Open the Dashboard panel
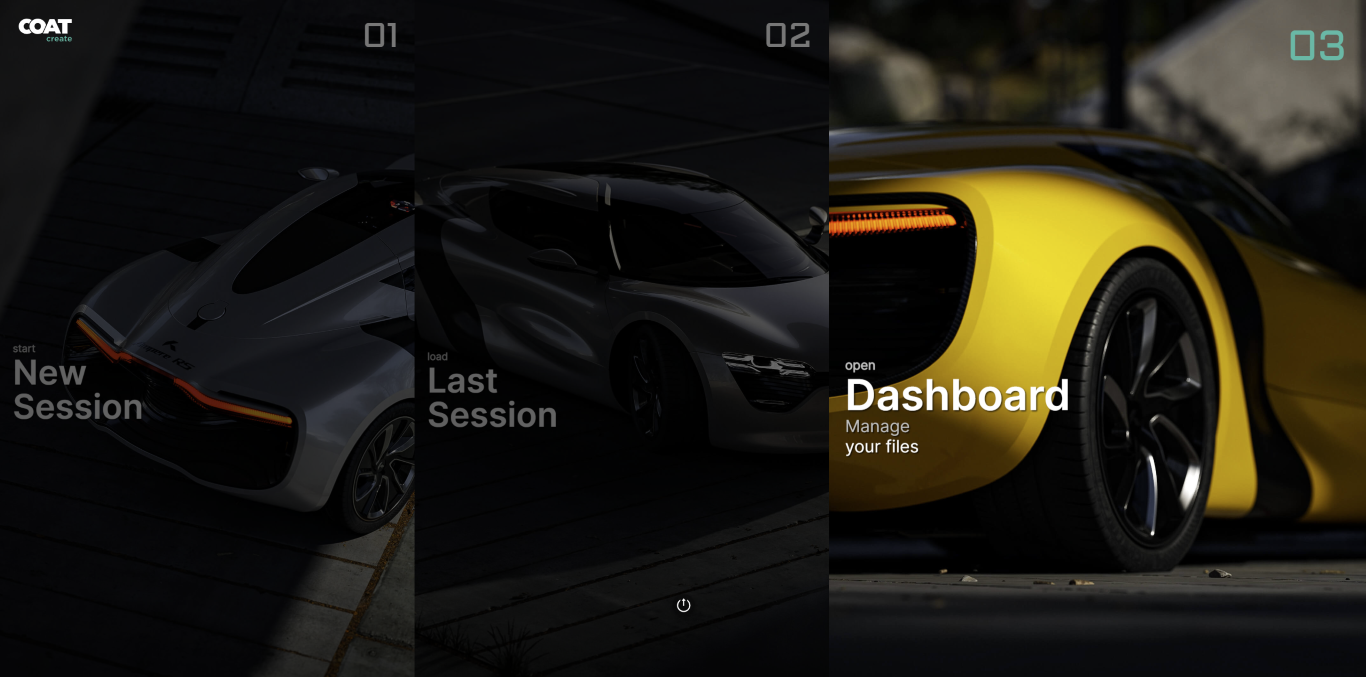Viewport: 1366px width, 677px height. (957, 396)
